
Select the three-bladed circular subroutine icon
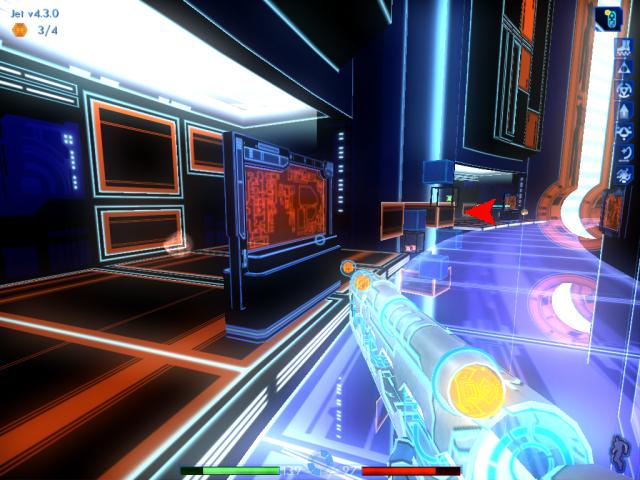point(622,87)
